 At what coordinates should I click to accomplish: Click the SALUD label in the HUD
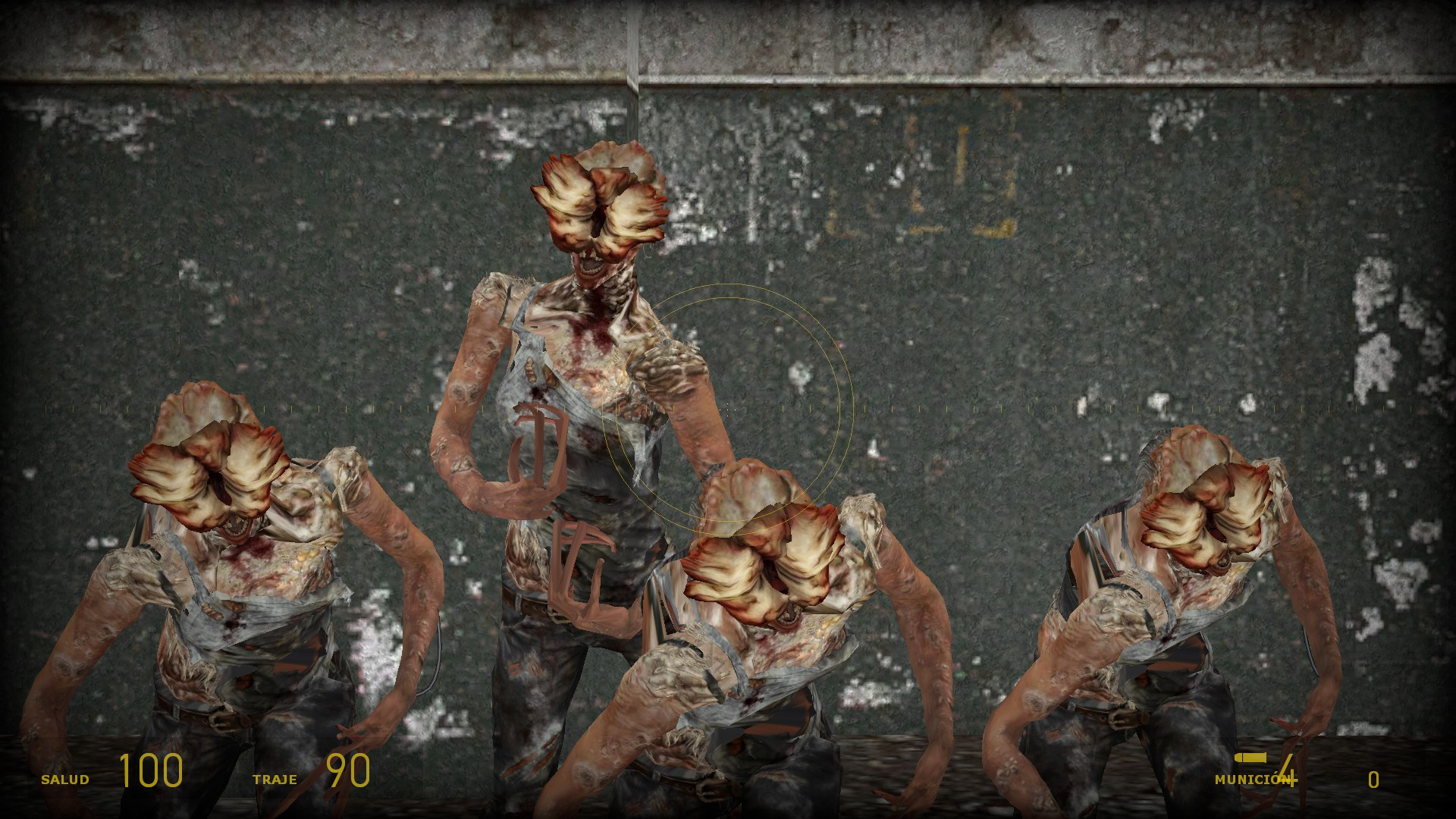[x=64, y=778]
